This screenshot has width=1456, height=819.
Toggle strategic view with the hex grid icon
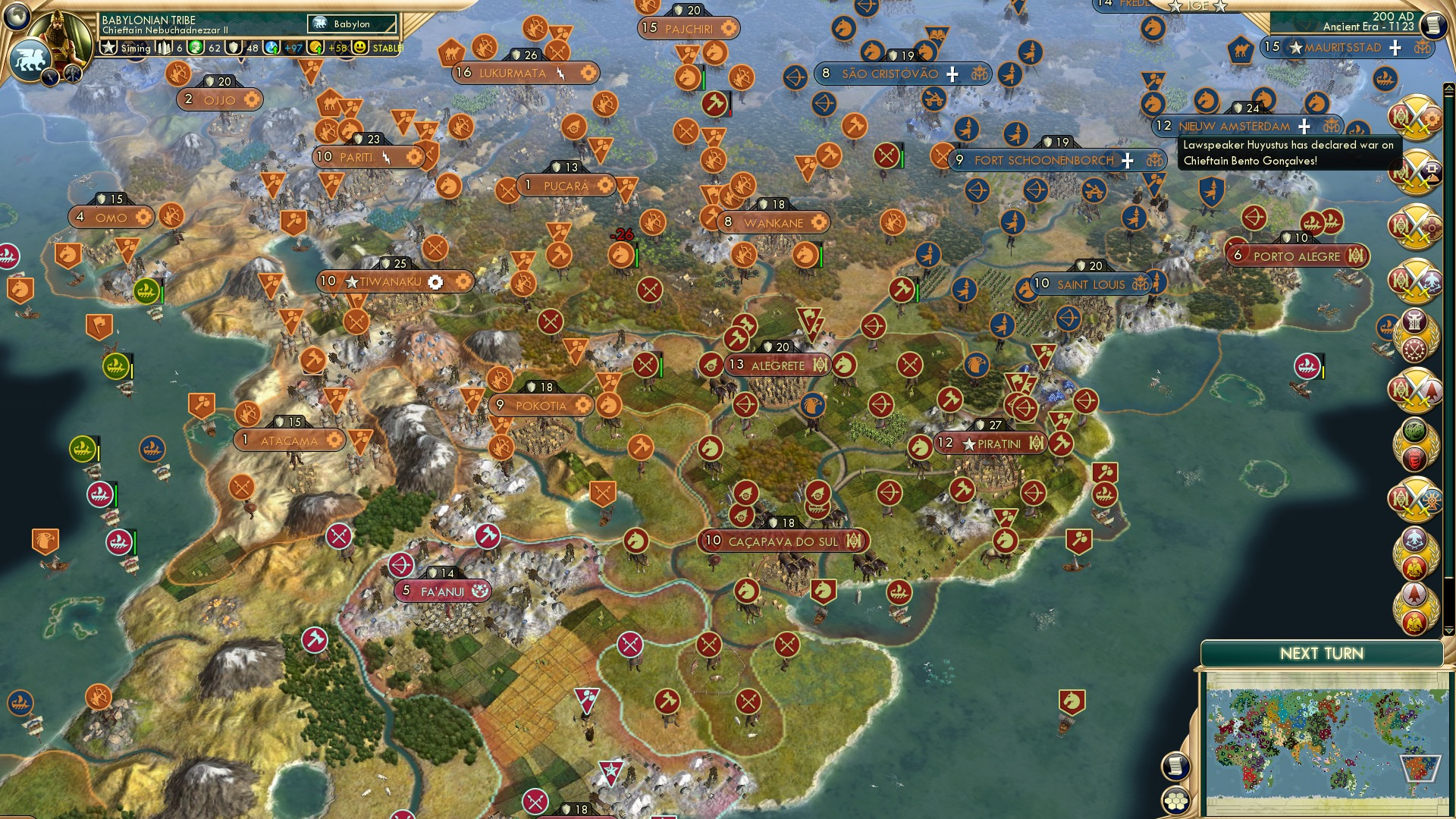pos(1174,802)
